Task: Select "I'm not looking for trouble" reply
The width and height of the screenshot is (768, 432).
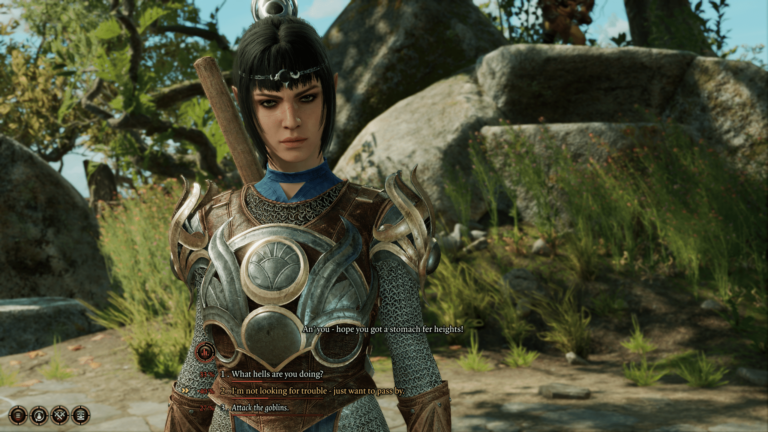Action: (x=317, y=390)
